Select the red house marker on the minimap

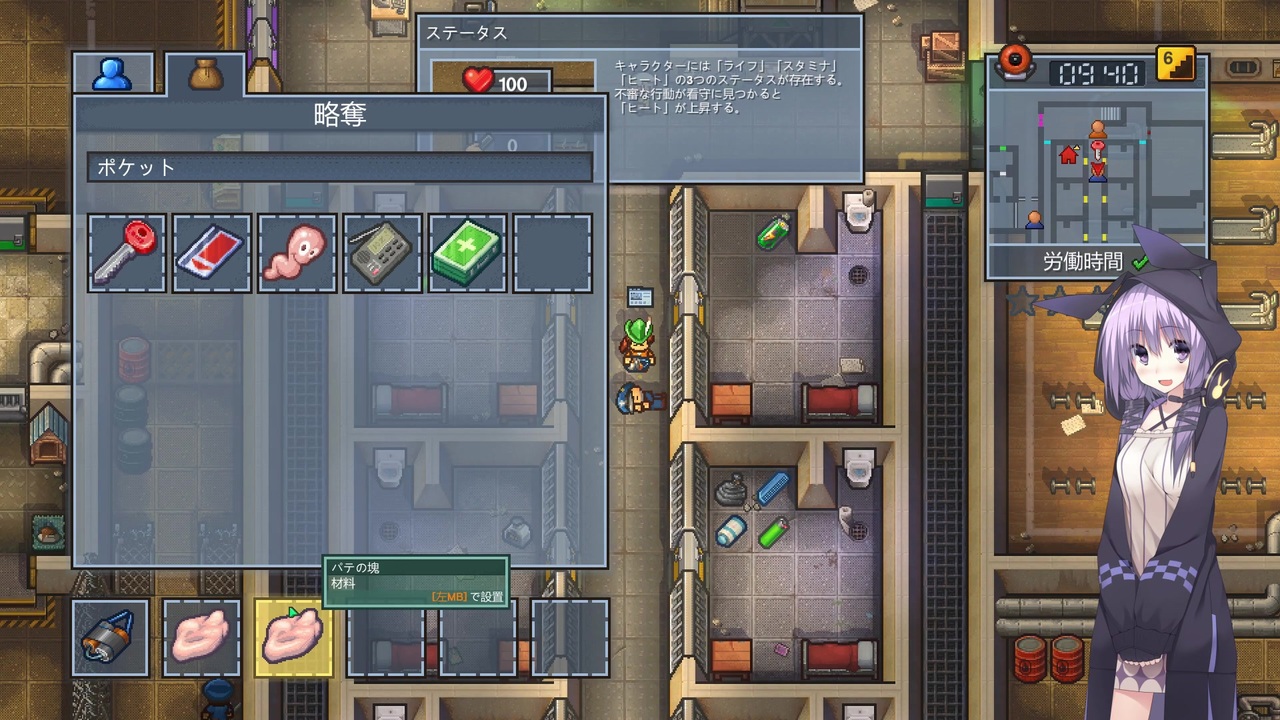point(1068,155)
